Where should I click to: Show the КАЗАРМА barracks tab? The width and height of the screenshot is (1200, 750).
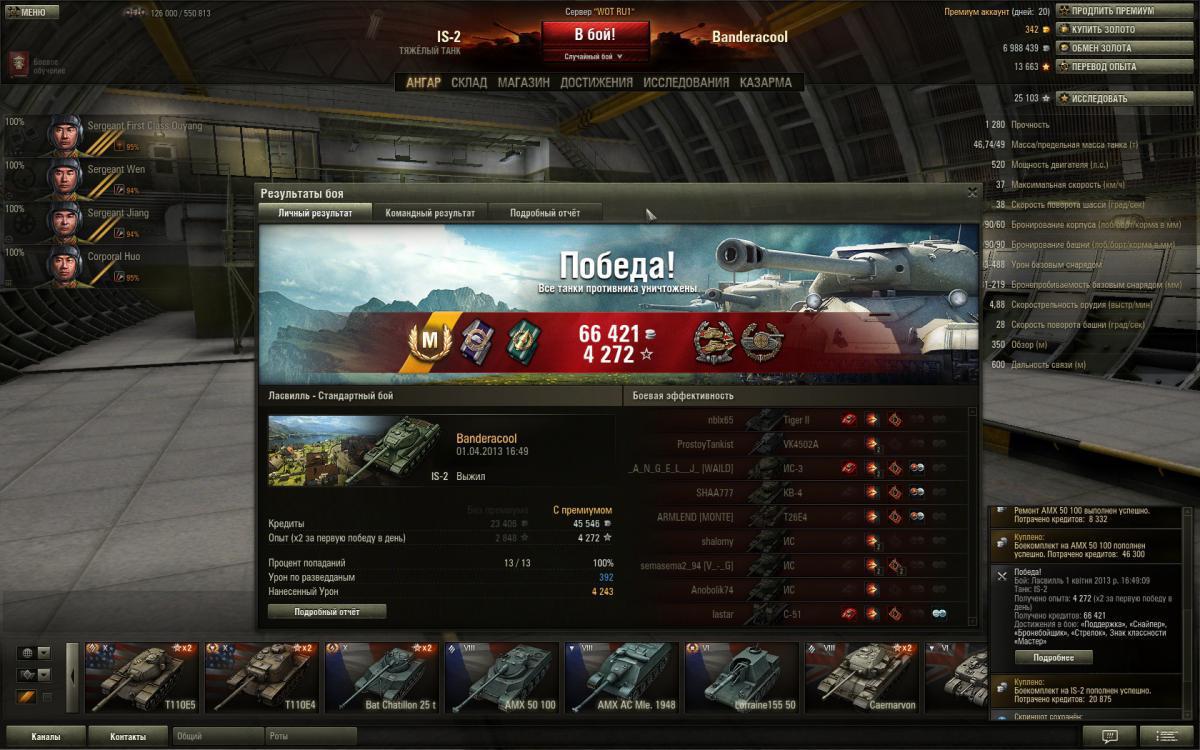765,83
